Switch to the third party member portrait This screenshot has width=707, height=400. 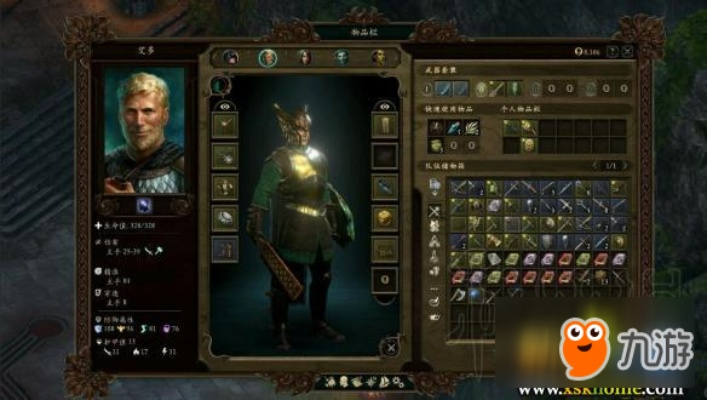pyautogui.click(x=304, y=57)
